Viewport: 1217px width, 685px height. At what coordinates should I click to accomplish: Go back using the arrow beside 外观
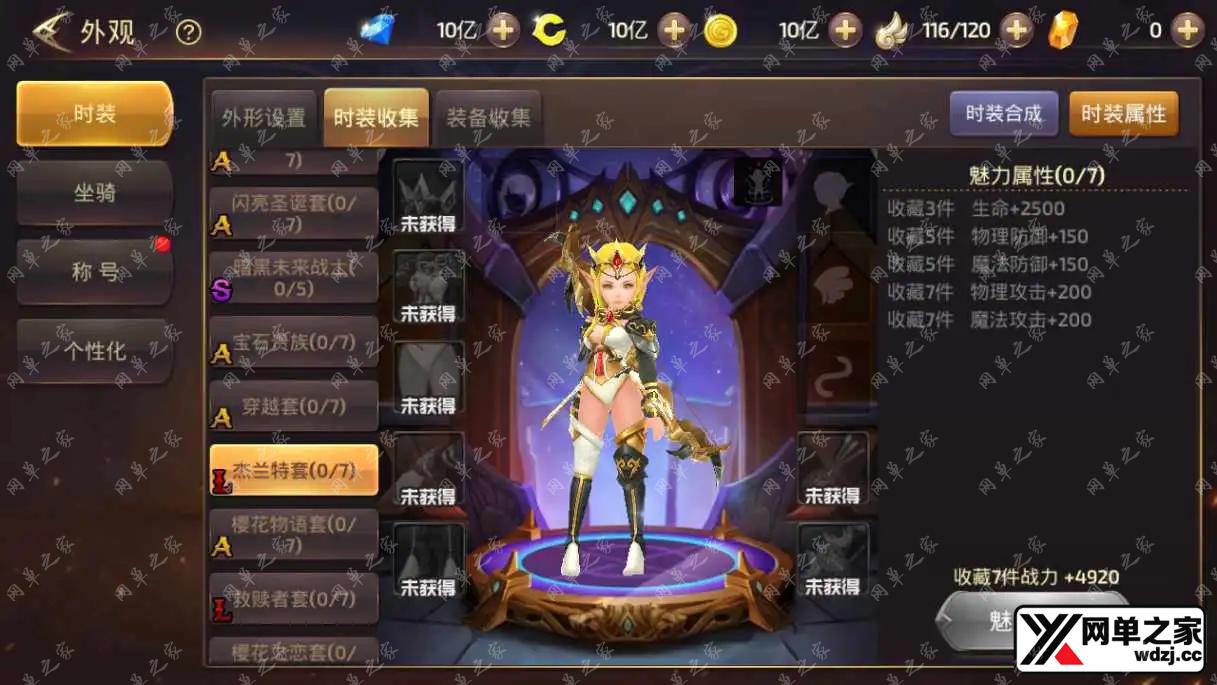[x=52, y=31]
